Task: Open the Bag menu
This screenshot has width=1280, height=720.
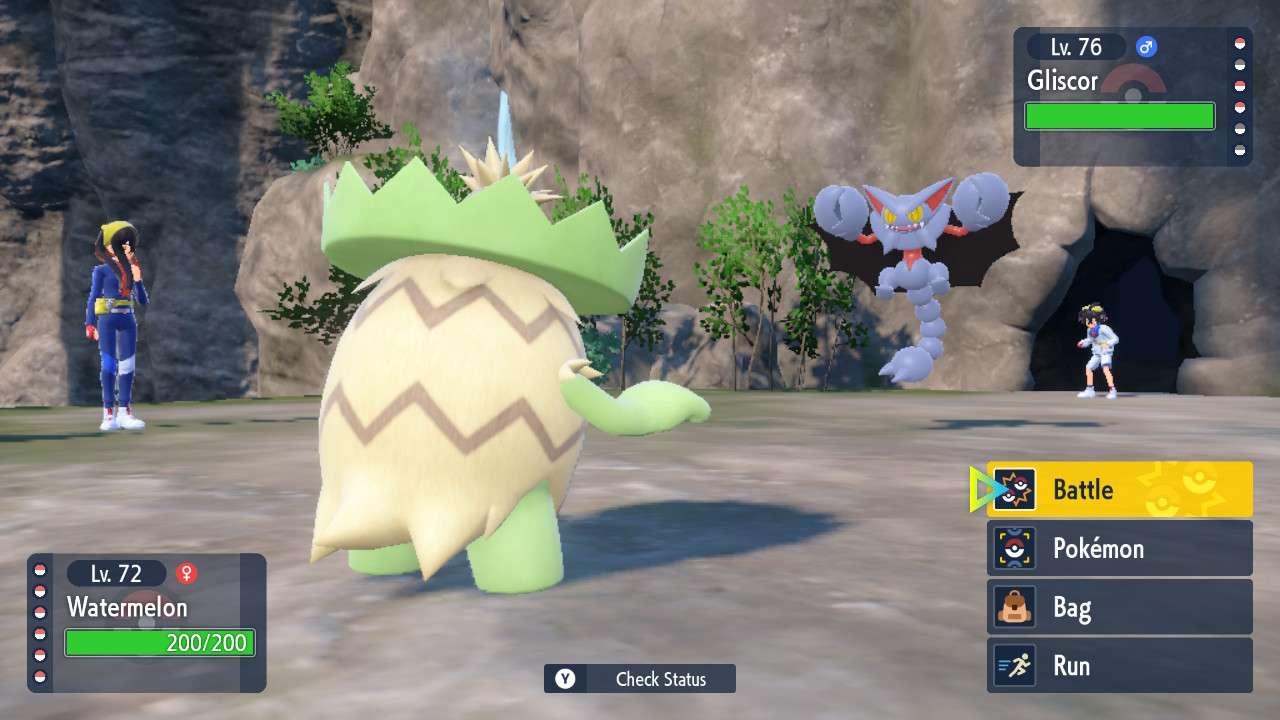Action: pos(1119,607)
